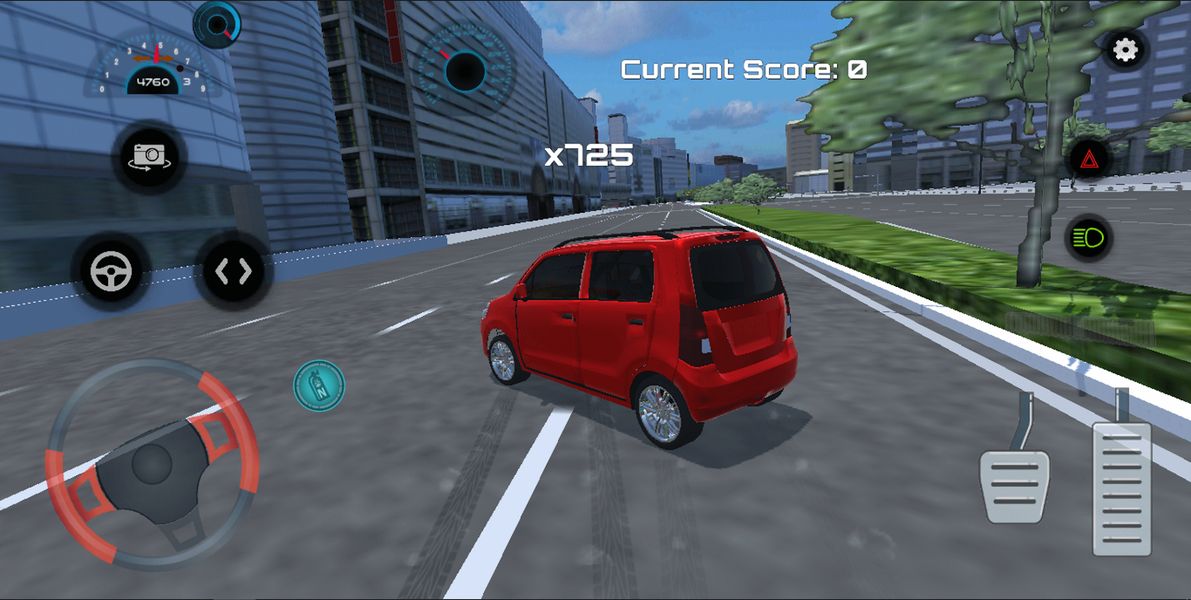Switch the camera view

(x=149, y=156)
